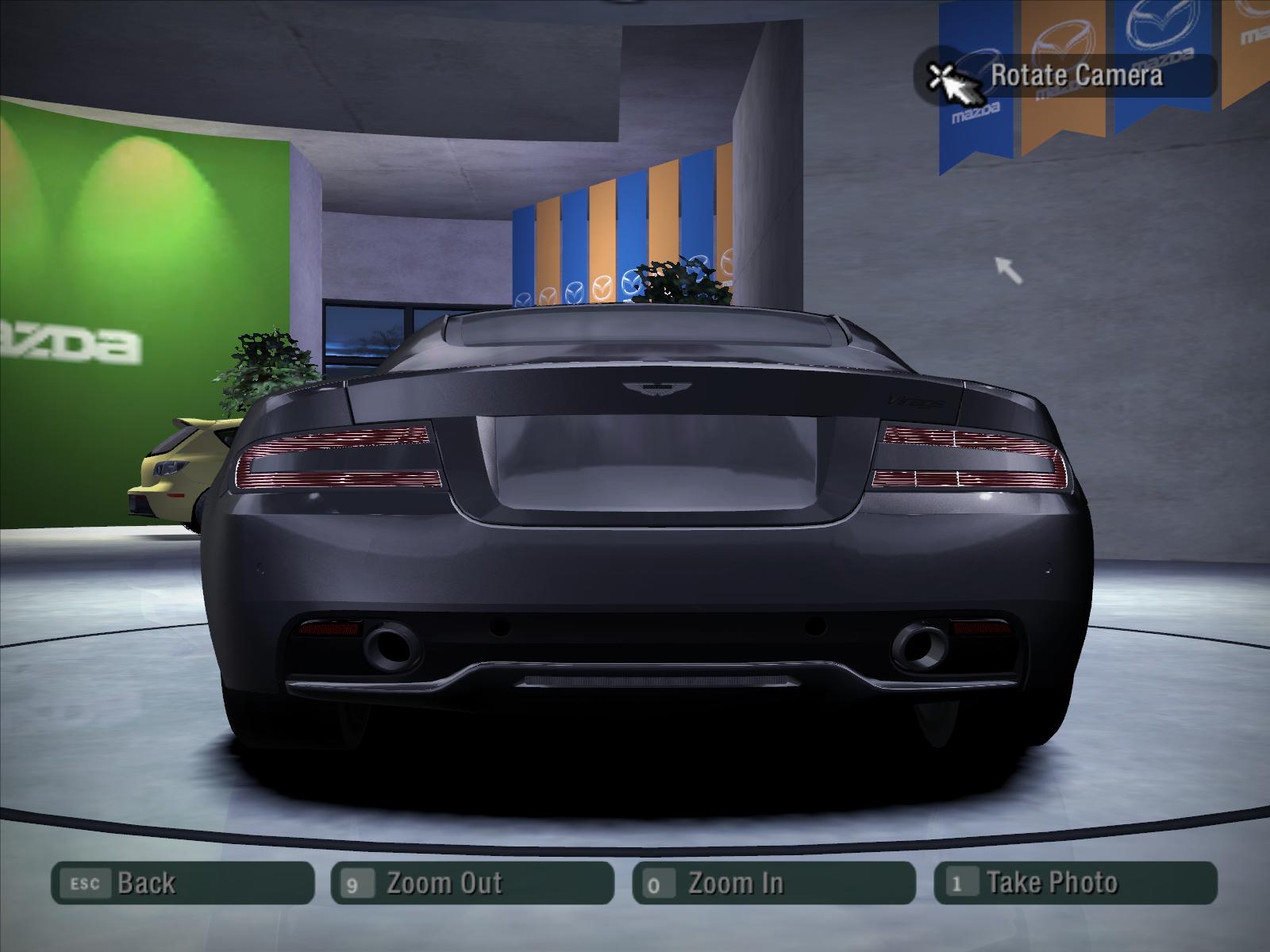Screen dimensions: 1270x952
Task: Click the Zoom Out button
Action: pyautogui.click(x=472, y=882)
